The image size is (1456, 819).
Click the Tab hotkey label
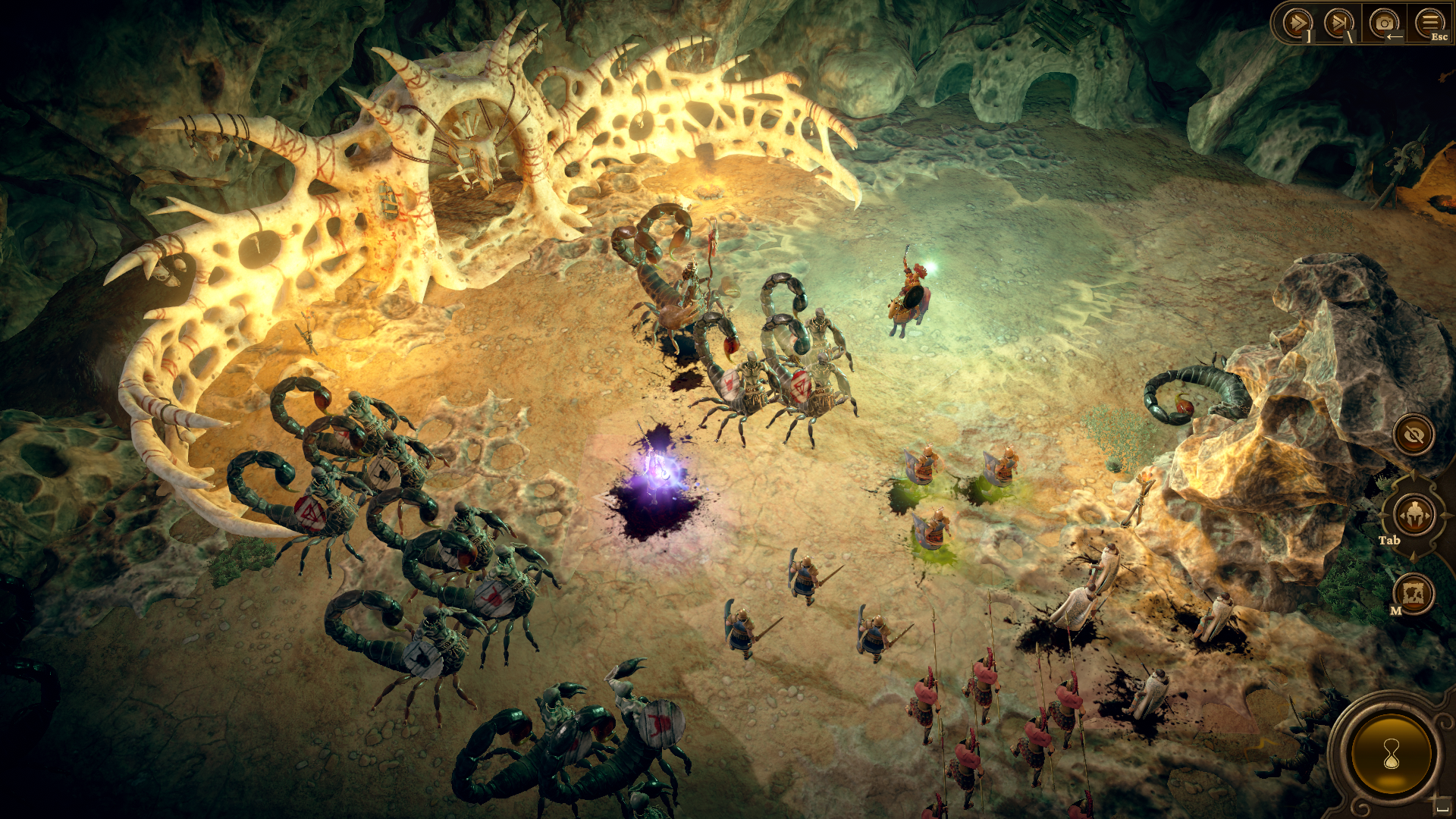(1389, 541)
